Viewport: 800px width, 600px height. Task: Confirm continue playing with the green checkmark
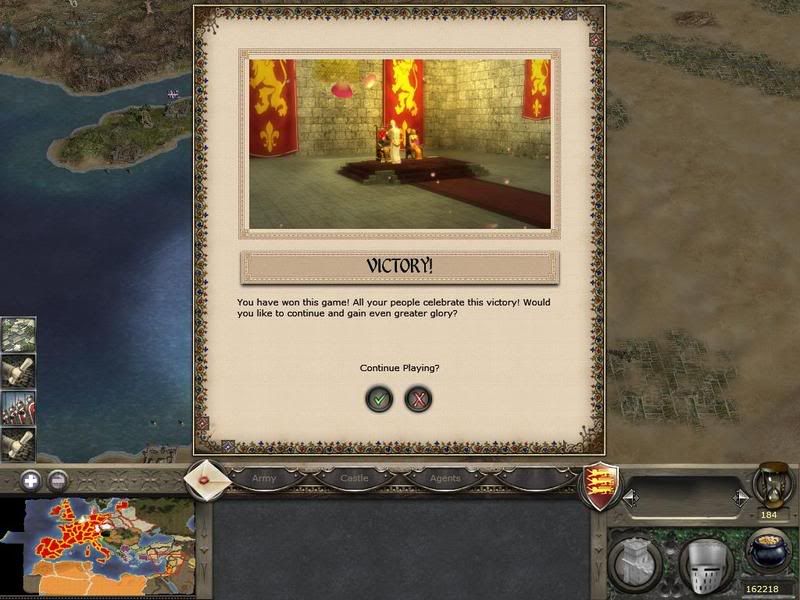[379, 399]
